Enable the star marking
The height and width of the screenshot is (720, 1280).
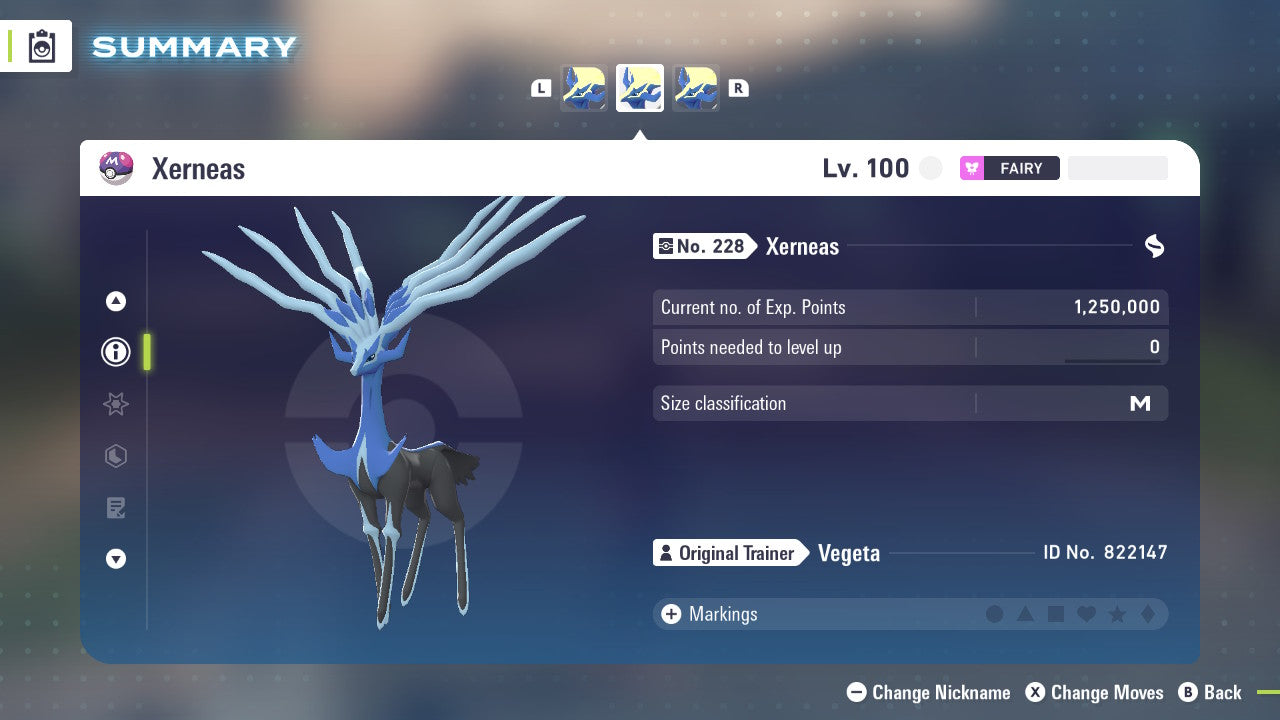pos(1117,614)
